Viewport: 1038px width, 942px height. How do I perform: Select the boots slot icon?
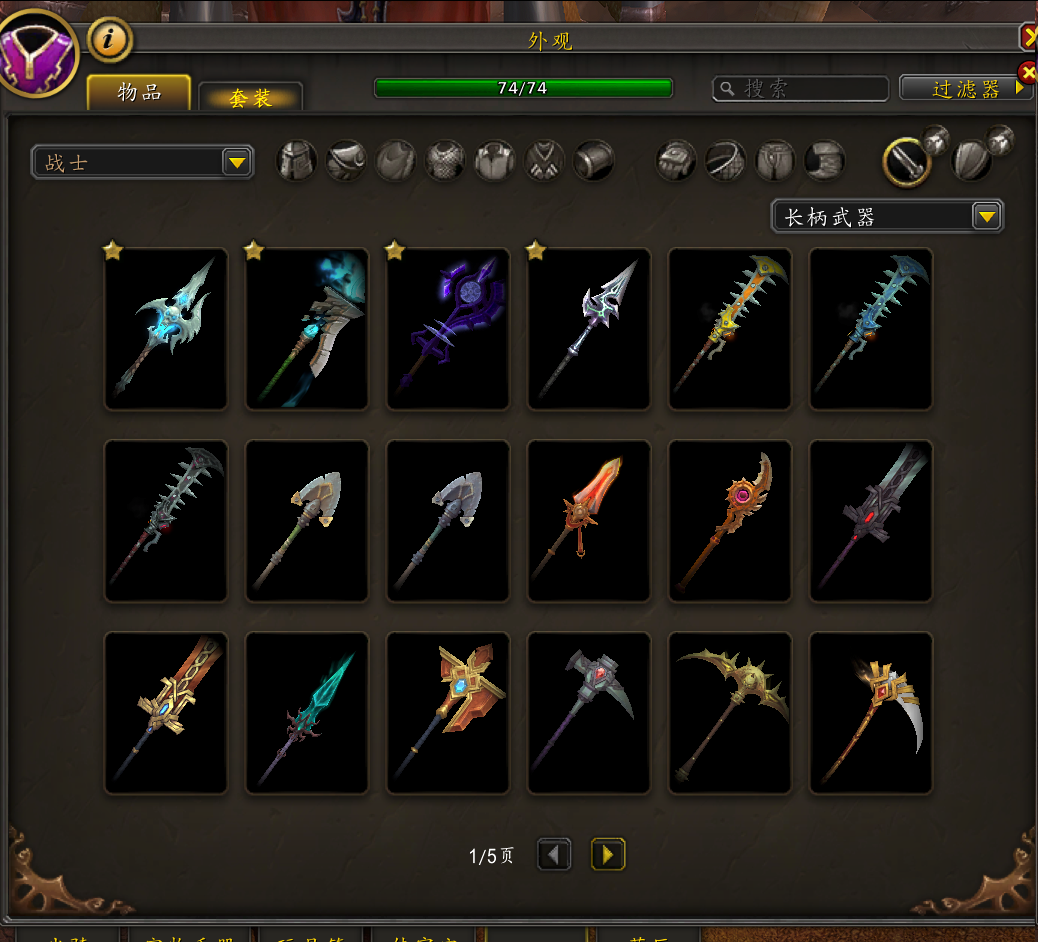point(825,161)
